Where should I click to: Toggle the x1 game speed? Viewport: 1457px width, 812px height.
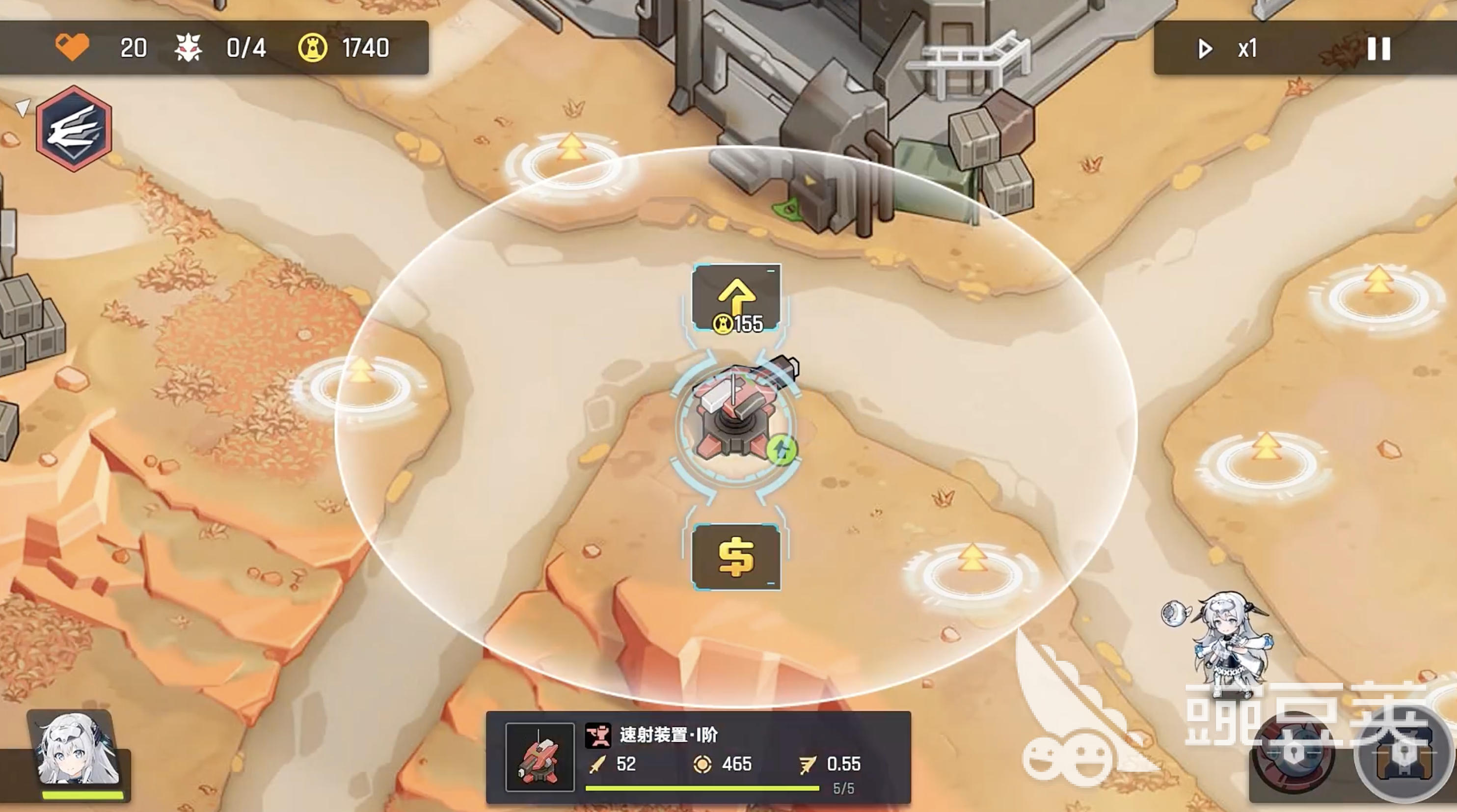click(x=1229, y=49)
